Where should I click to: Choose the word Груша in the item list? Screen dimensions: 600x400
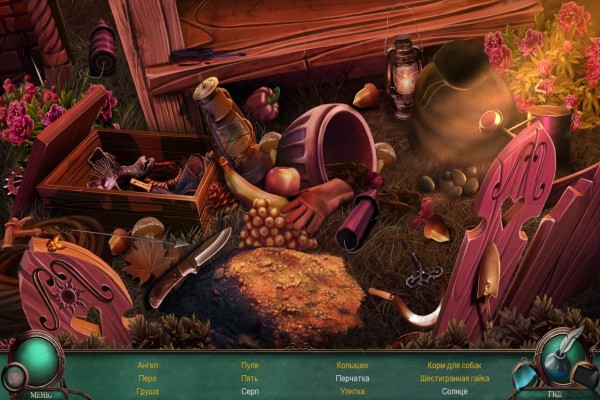coord(148,392)
